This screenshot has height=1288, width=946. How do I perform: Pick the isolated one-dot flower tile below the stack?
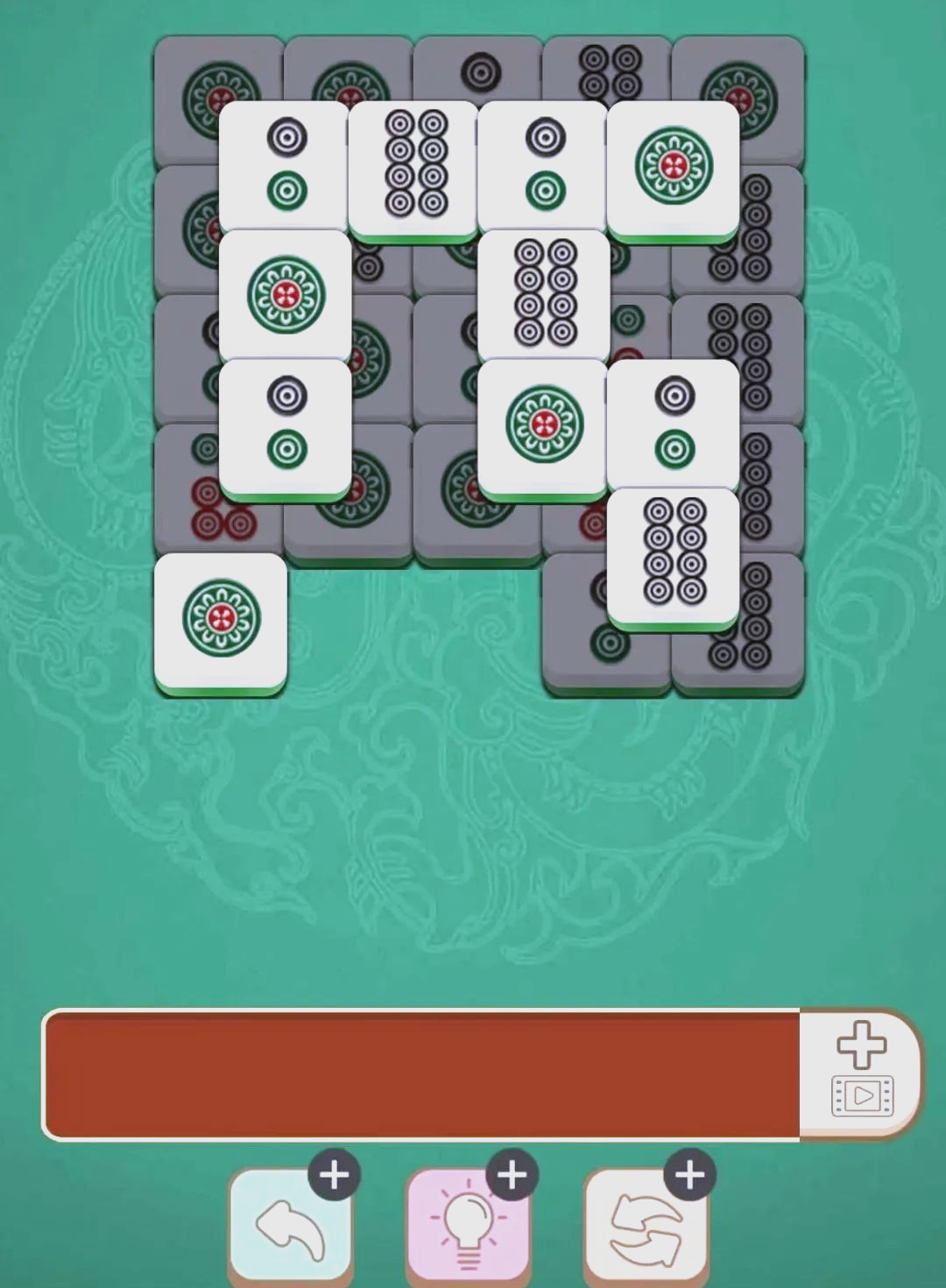(221, 620)
